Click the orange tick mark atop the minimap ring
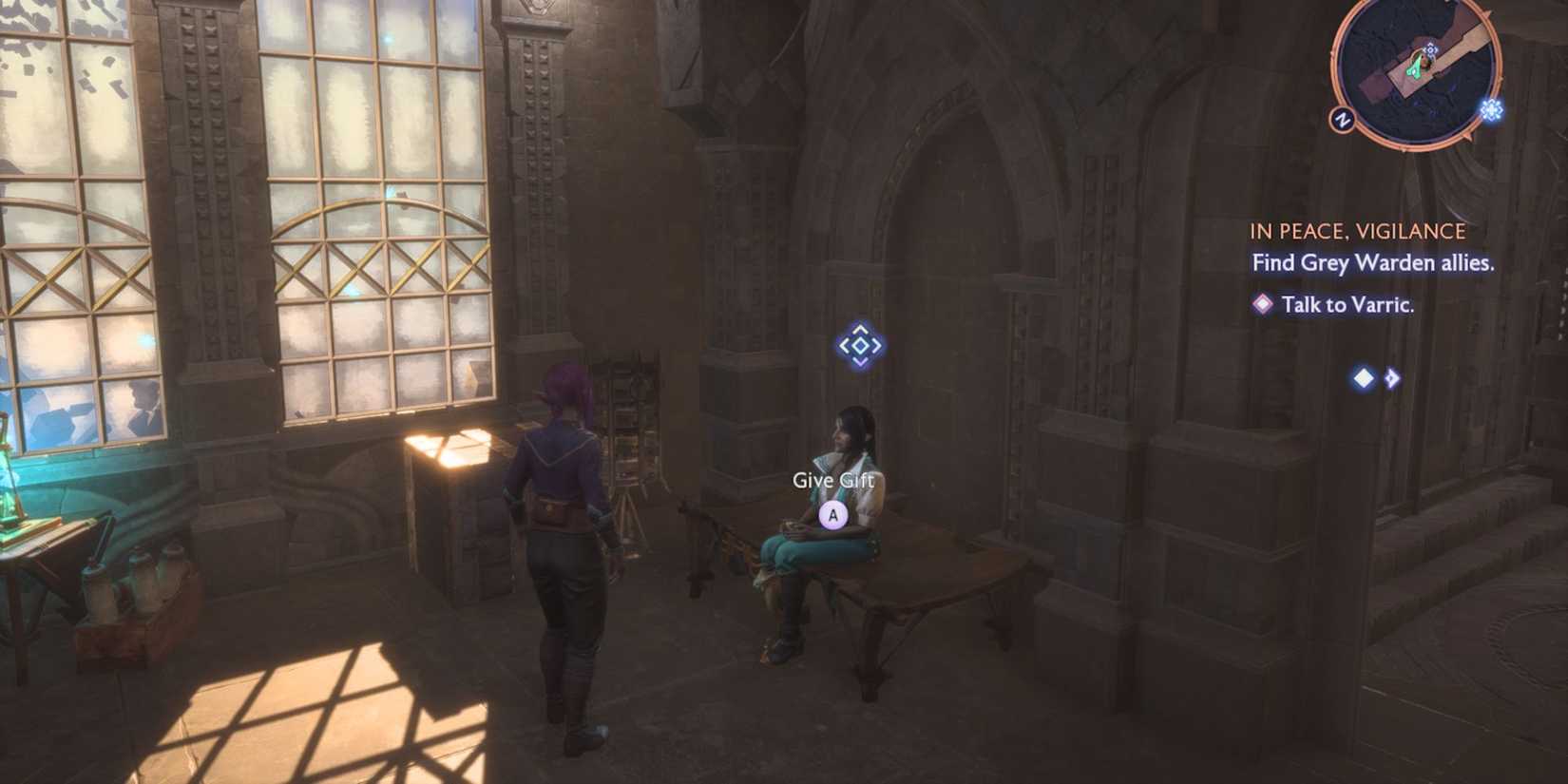1568x784 pixels. tap(1486, 12)
